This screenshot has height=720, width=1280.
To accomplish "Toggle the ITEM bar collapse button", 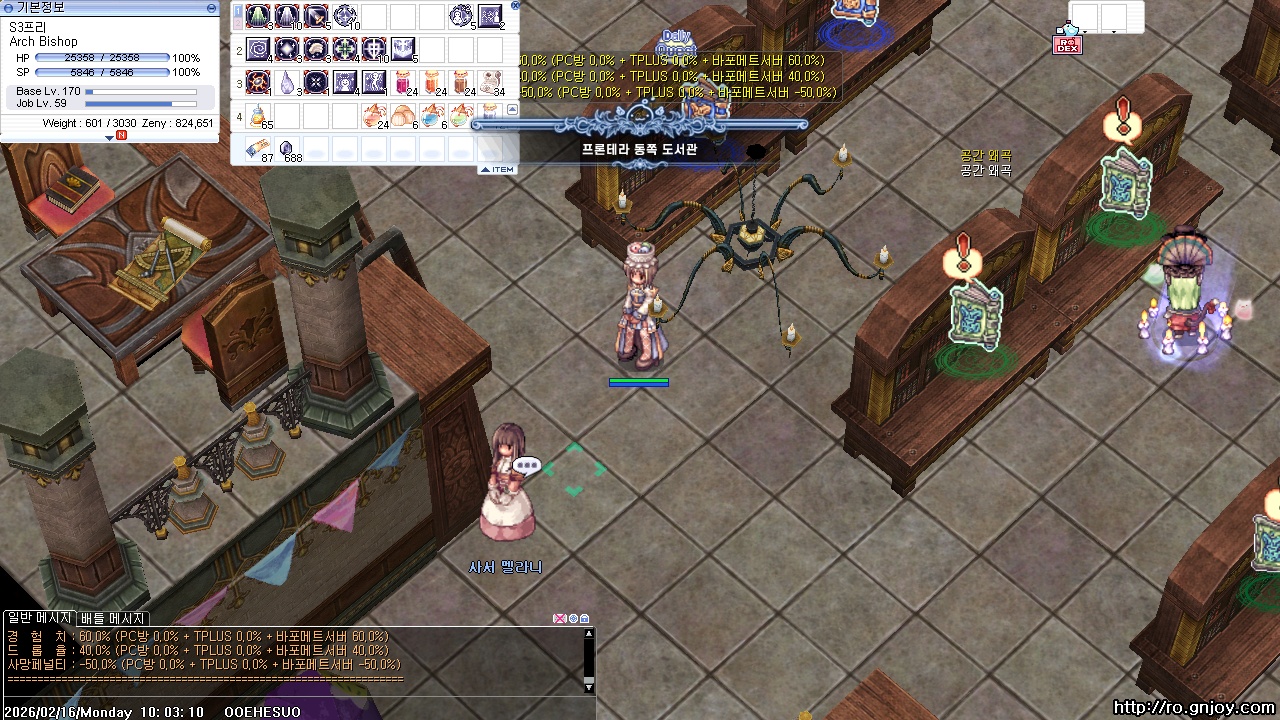I will coord(497,169).
